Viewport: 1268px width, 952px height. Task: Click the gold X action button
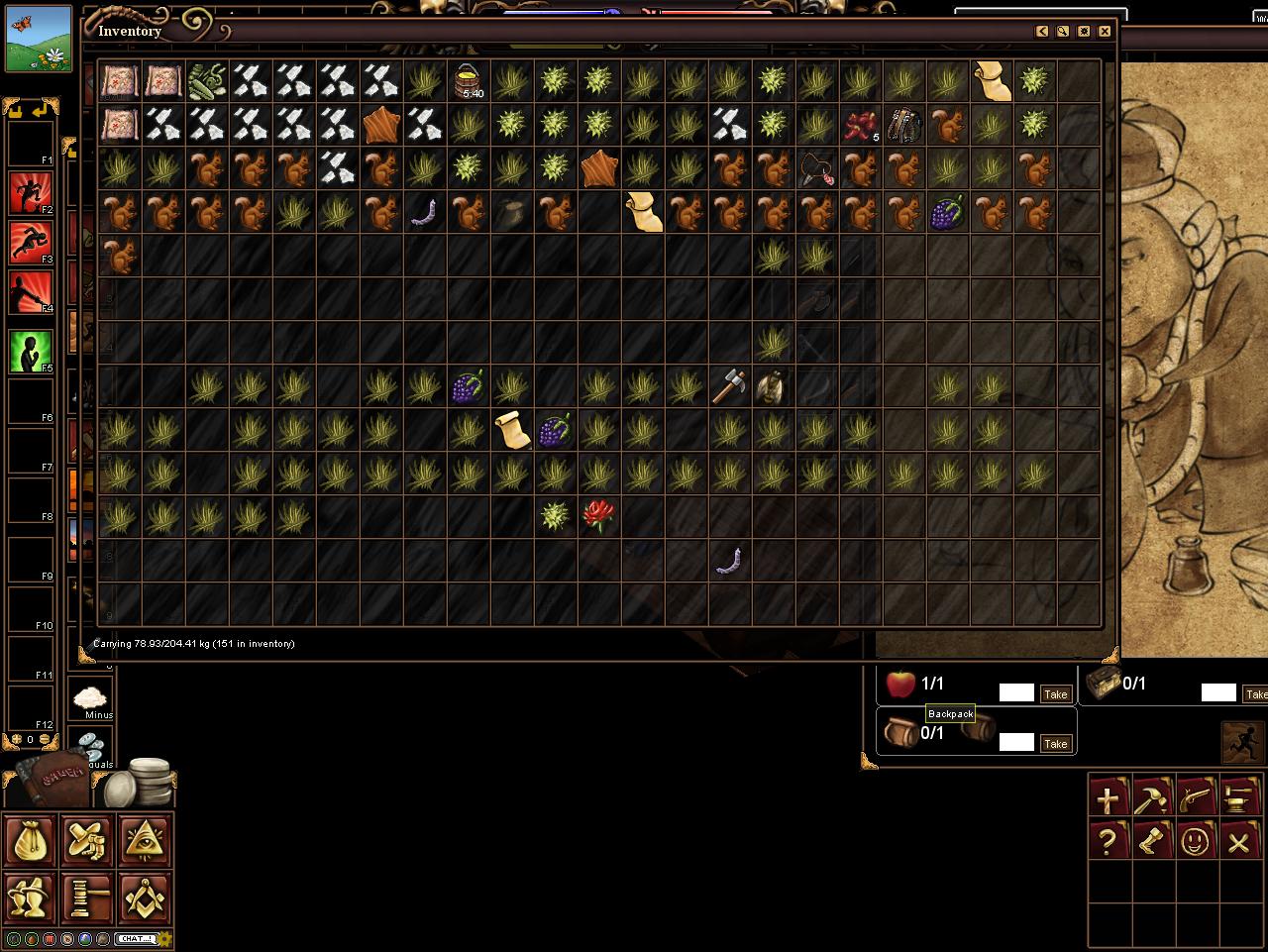(1238, 842)
